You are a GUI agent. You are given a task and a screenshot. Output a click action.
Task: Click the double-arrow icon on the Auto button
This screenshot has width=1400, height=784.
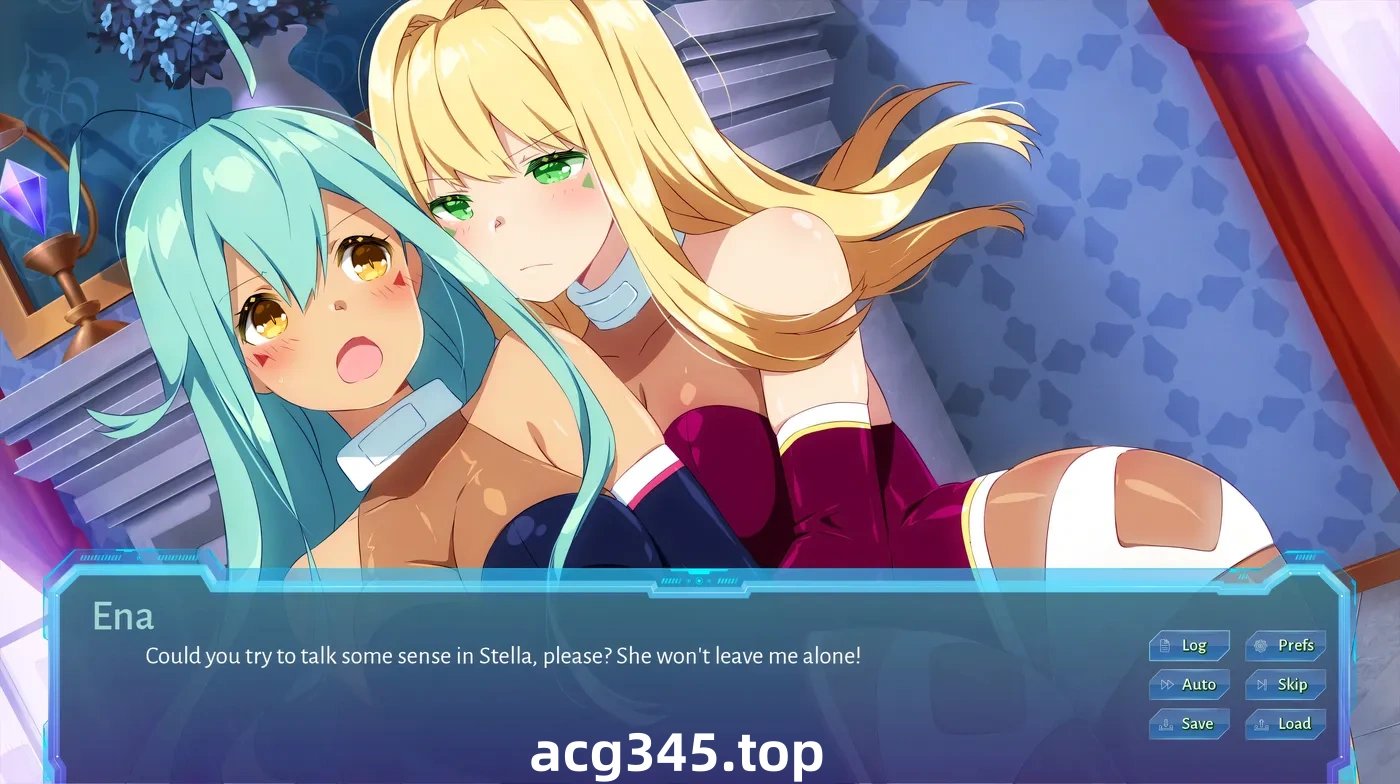(x=1168, y=684)
